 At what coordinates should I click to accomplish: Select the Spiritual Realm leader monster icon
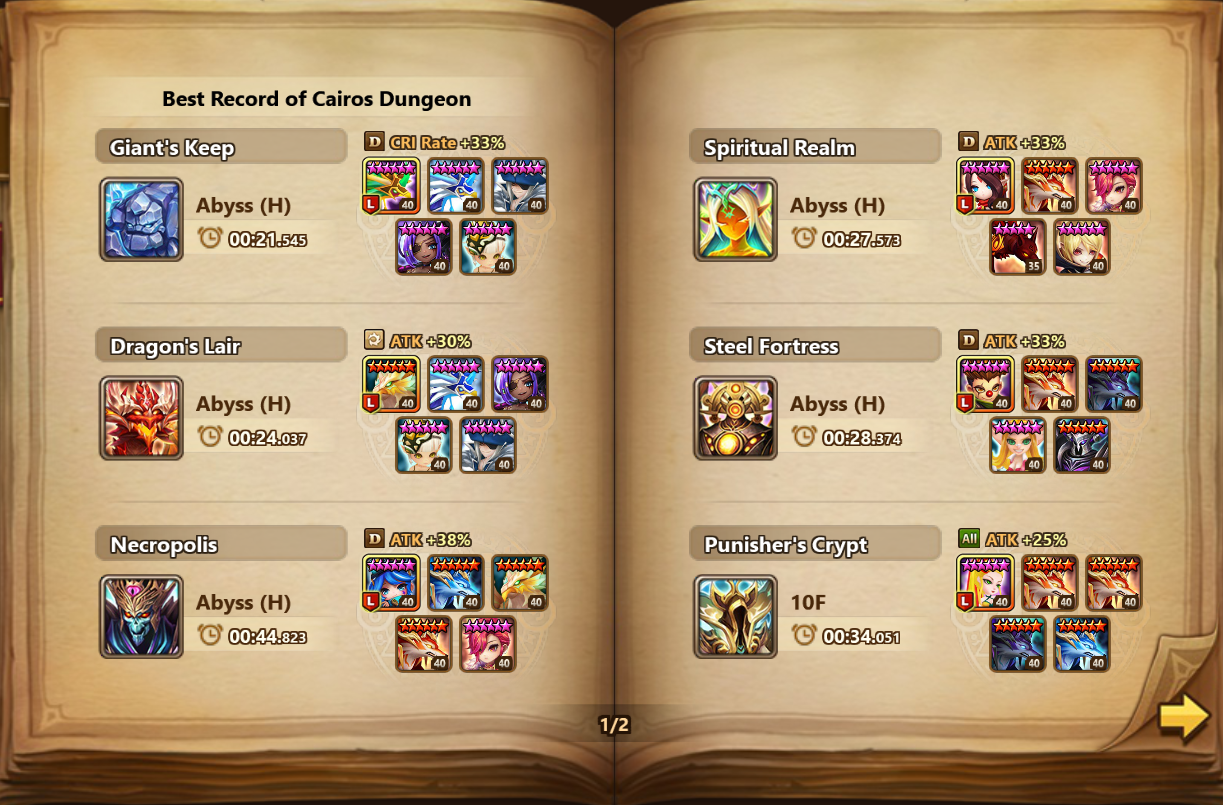985,186
